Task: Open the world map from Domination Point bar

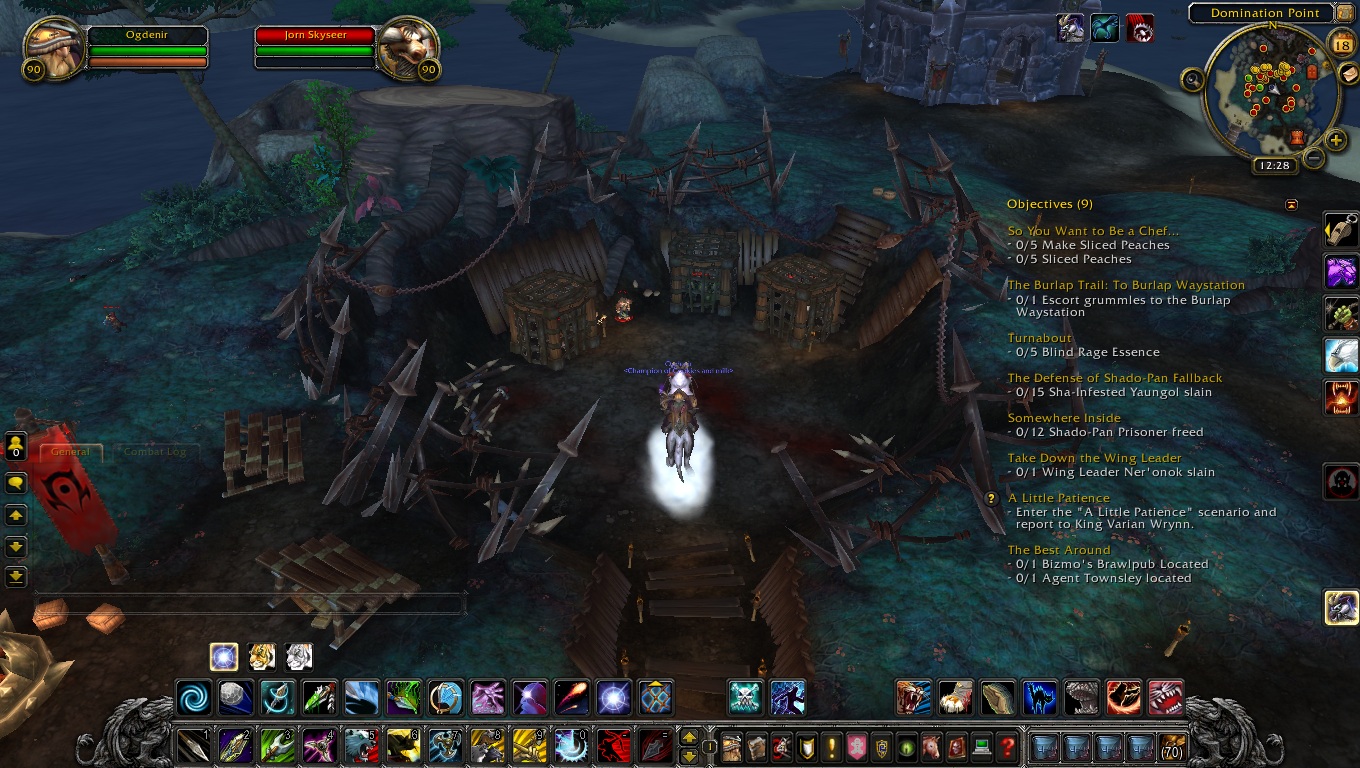Action: (x=1265, y=13)
